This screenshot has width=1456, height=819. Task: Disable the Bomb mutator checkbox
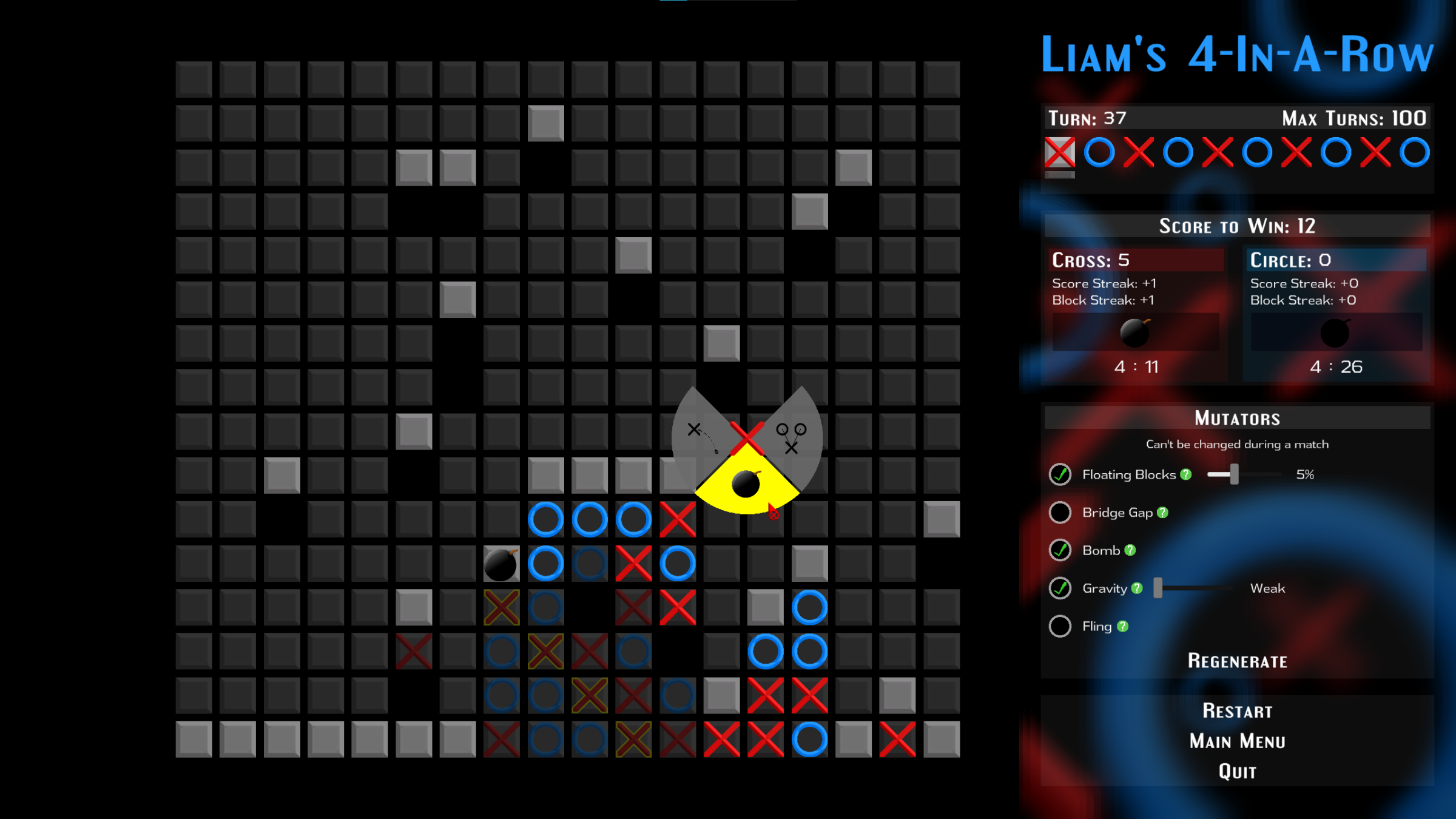pyautogui.click(x=1059, y=551)
